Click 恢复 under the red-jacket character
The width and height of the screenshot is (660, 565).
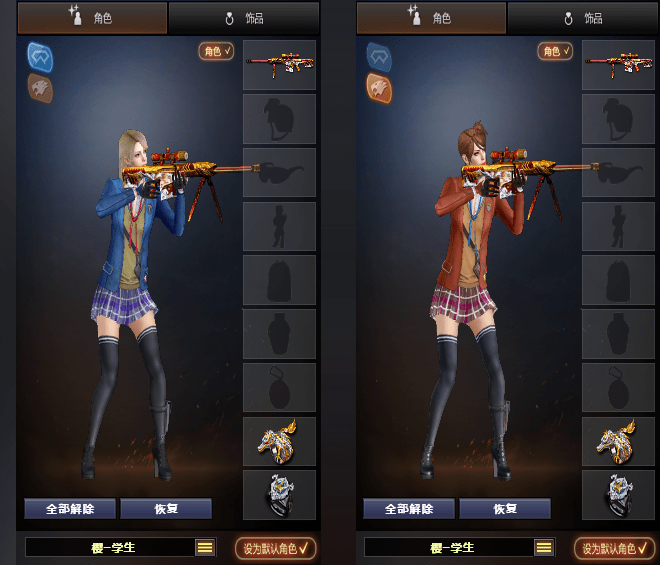tap(505, 508)
